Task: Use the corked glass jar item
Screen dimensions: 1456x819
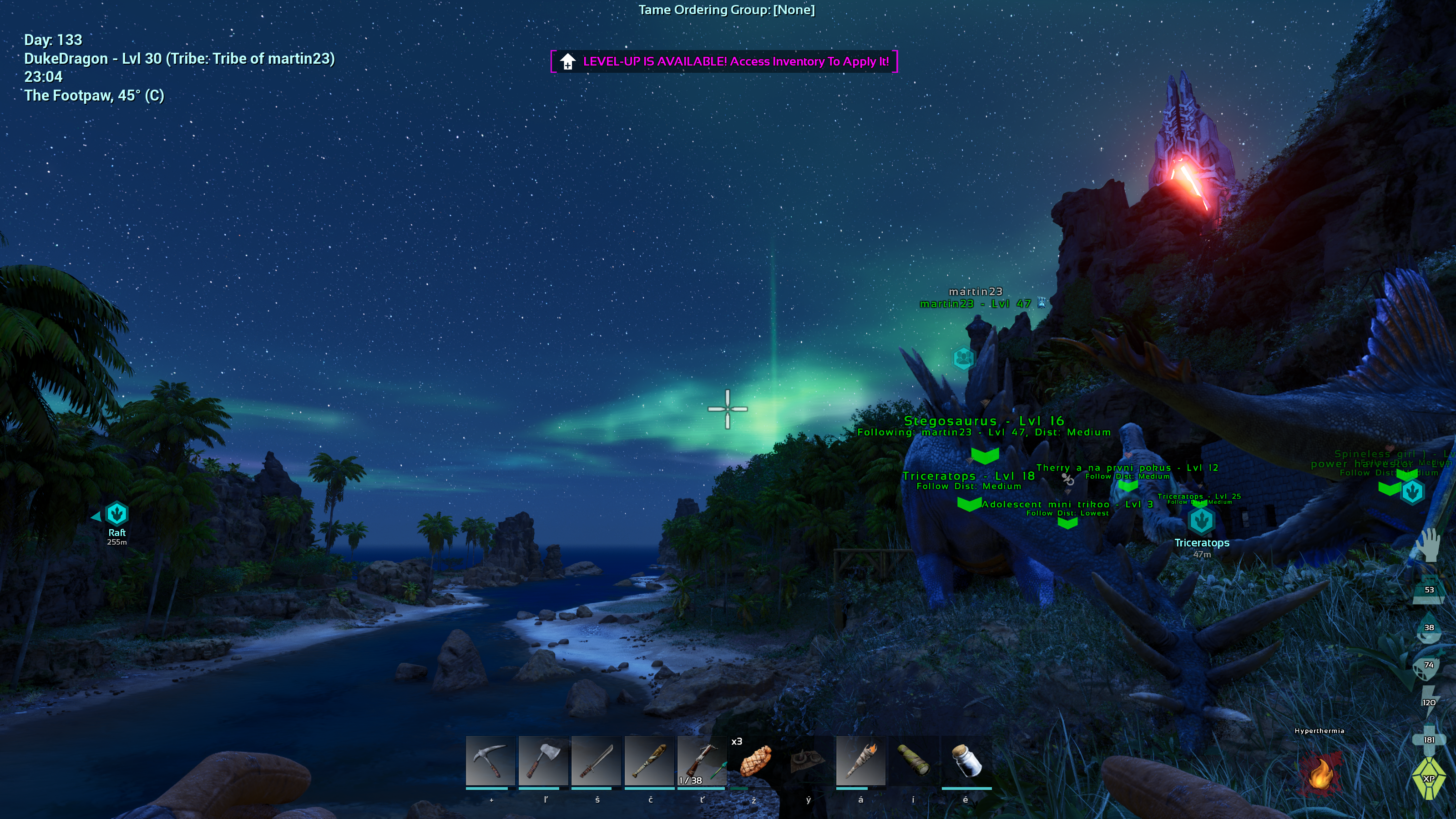Action: (966, 761)
